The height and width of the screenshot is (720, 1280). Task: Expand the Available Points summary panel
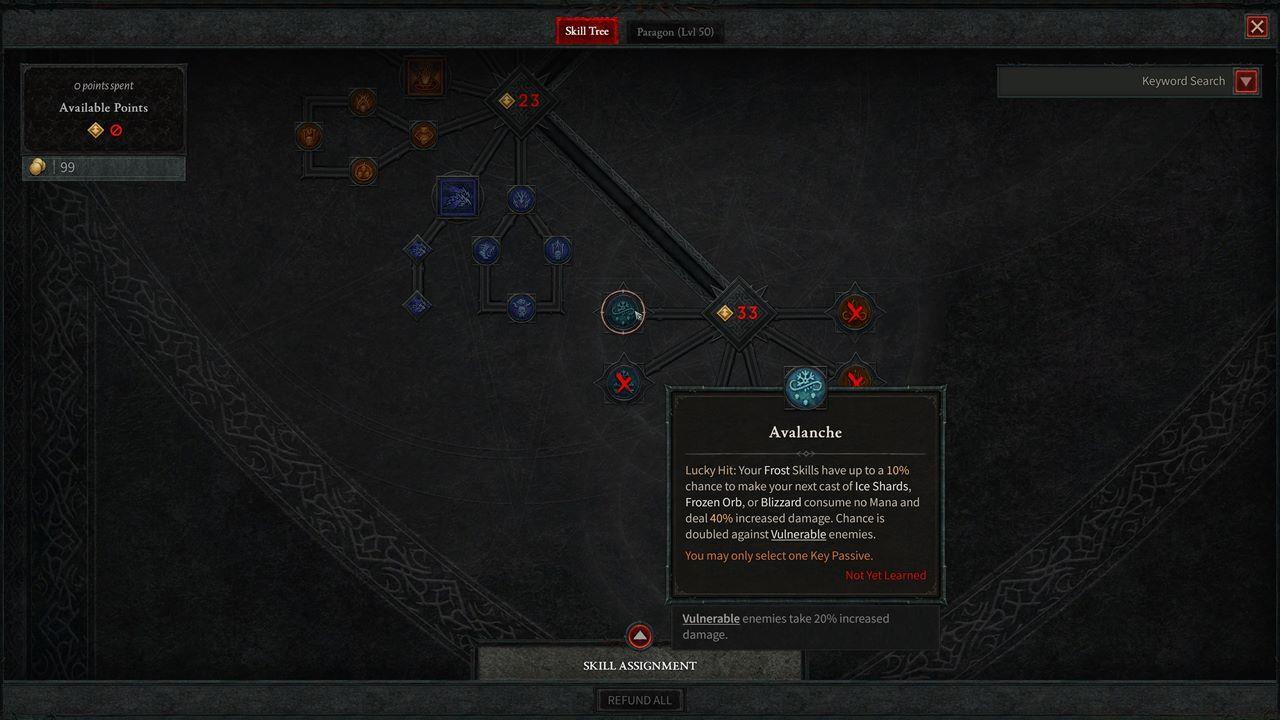(x=103, y=107)
